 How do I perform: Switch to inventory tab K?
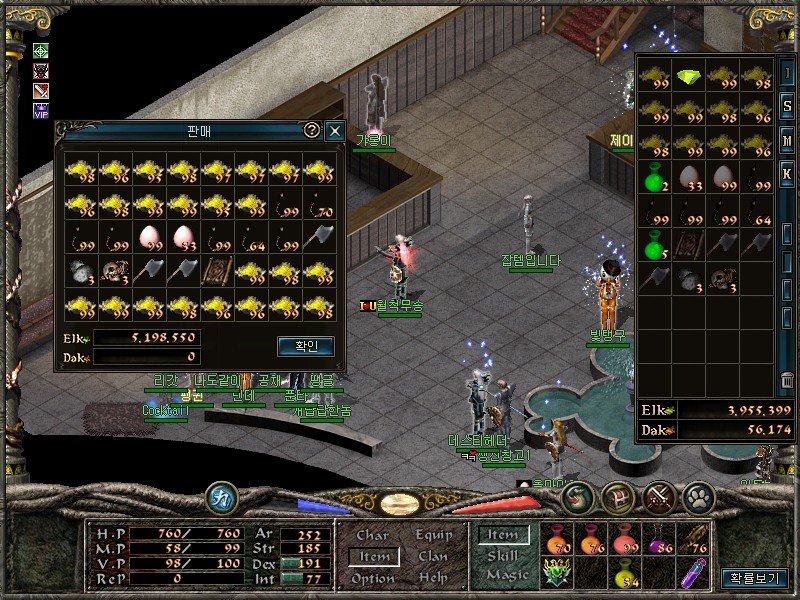point(788,172)
